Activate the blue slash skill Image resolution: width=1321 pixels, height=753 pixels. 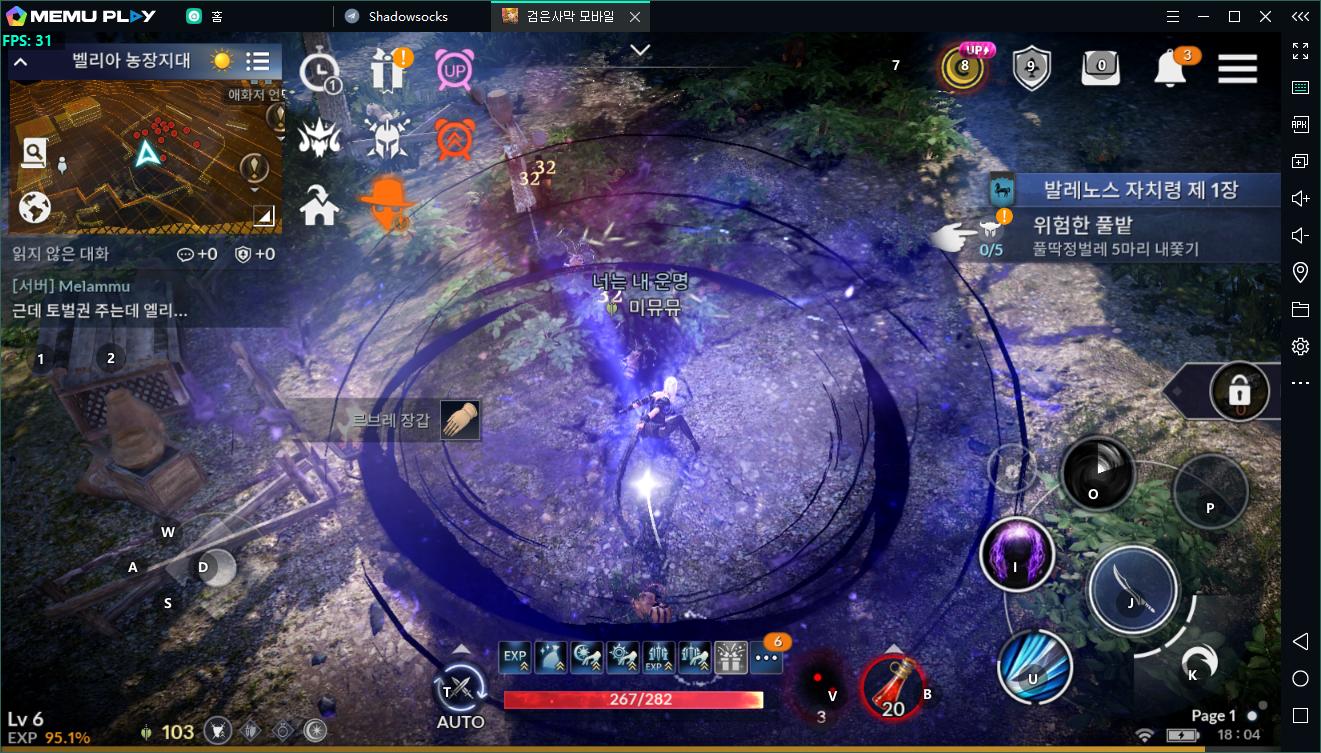point(1034,668)
